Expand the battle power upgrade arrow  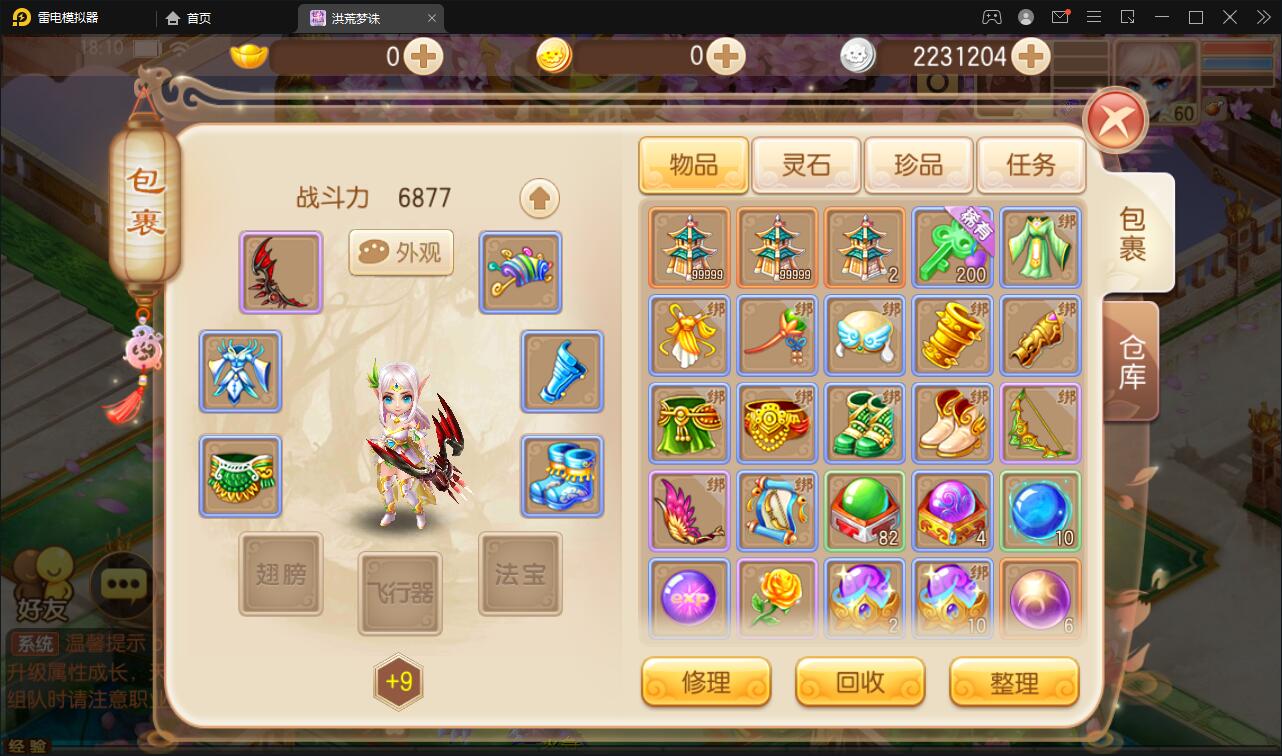(539, 198)
